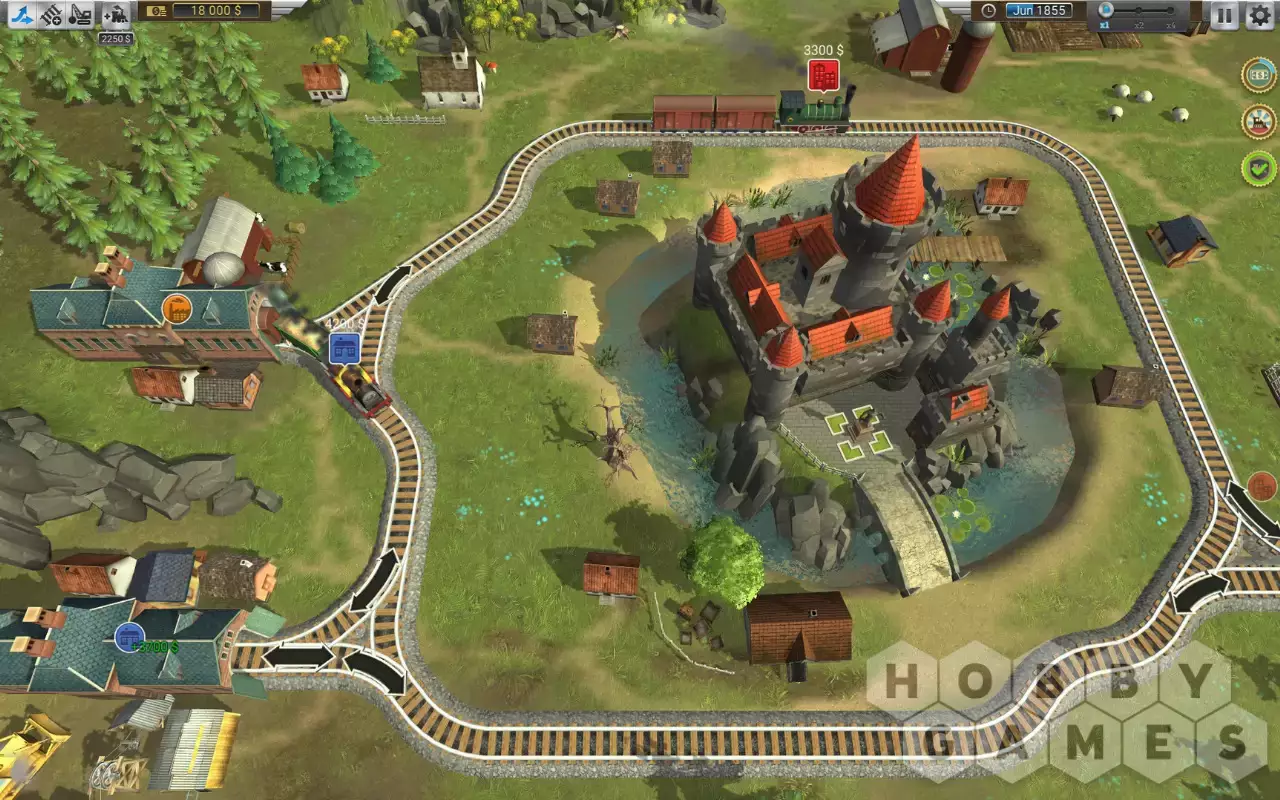This screenshot has height=800, width=1280.
Task: Select the blue destination marker on the train
Action: pos(344,349)
